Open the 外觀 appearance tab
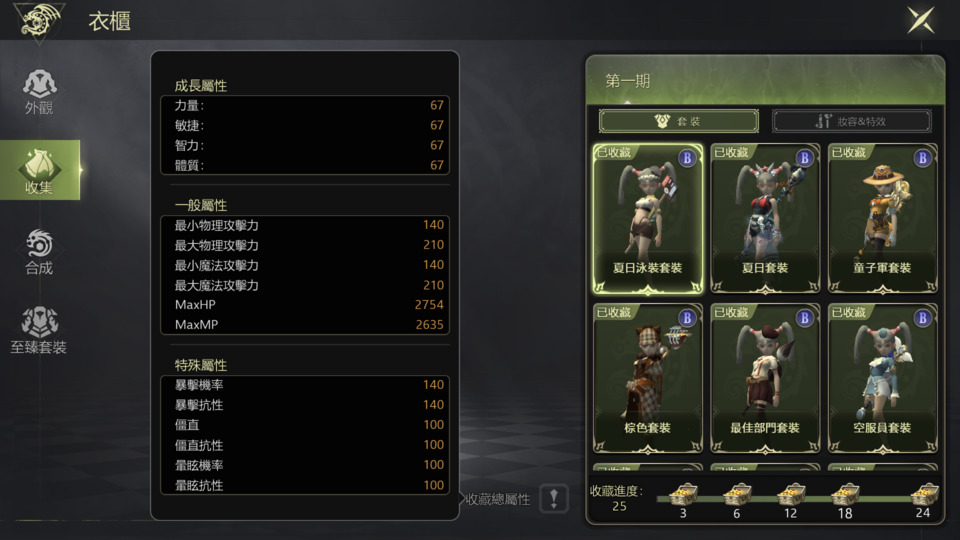960x540 pixels. tap(39, 91)
